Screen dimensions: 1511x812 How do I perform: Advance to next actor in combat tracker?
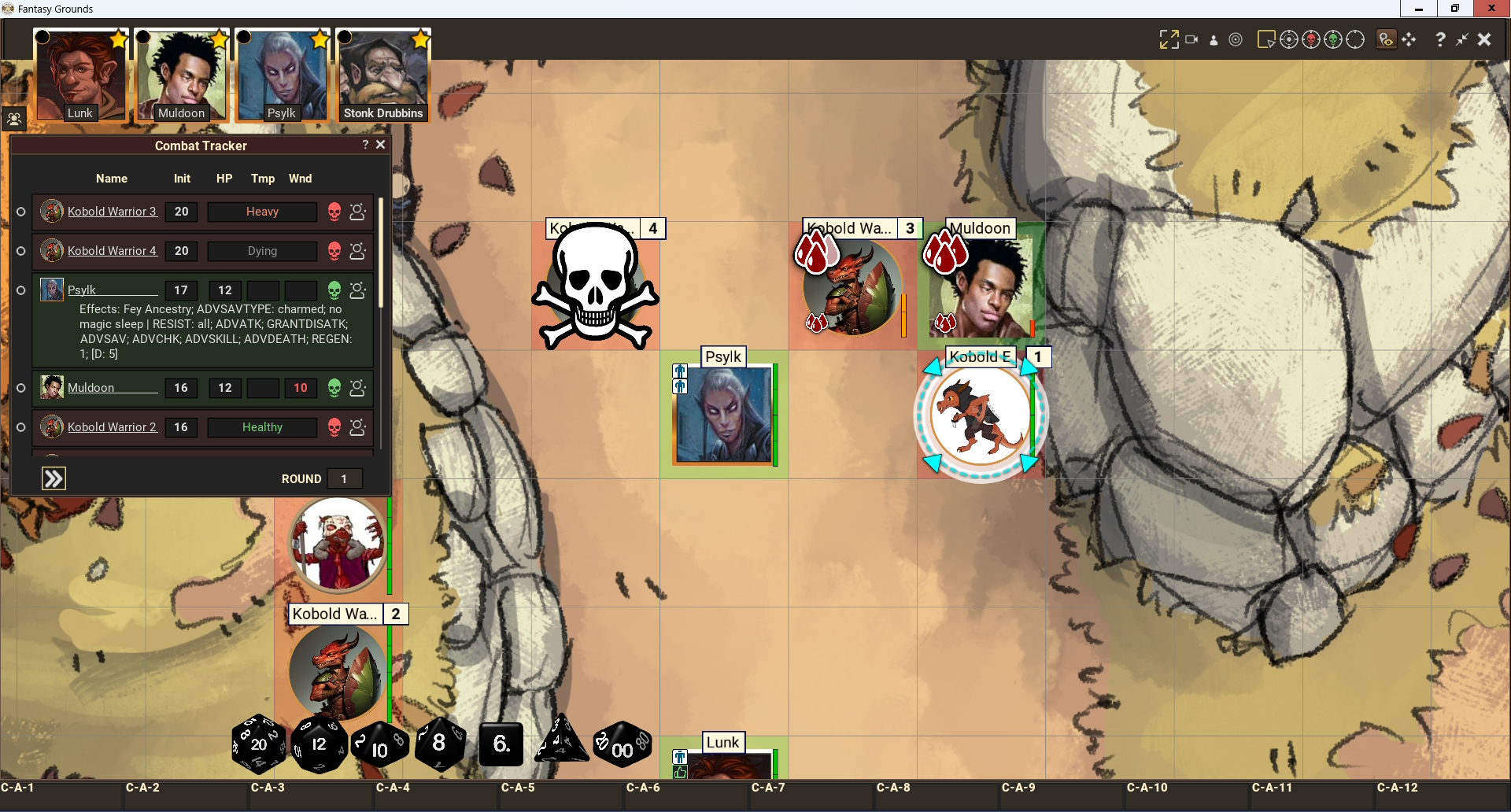[54, 478]
